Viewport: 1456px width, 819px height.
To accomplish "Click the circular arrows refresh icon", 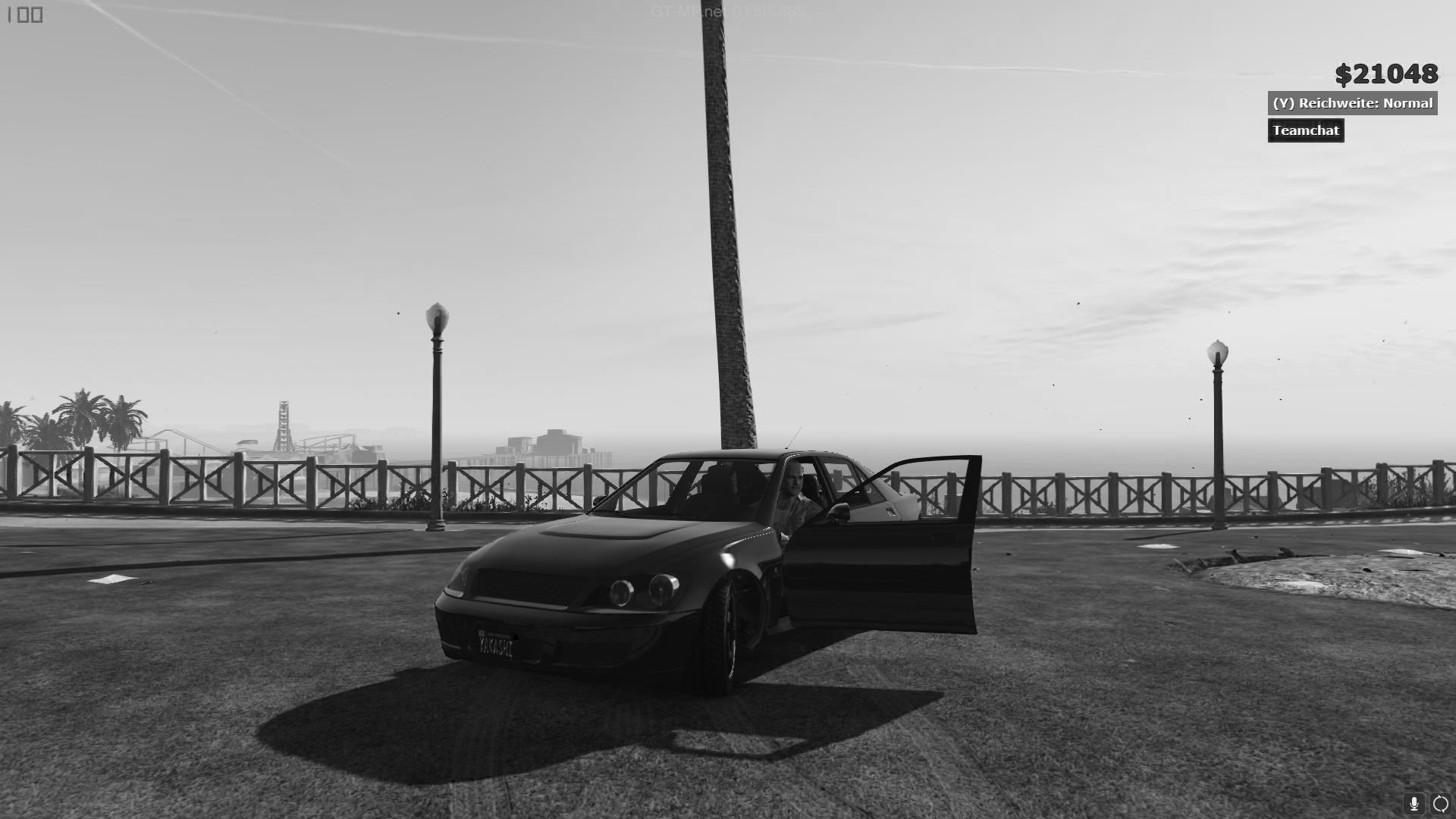I will [x=1441, y=803].
